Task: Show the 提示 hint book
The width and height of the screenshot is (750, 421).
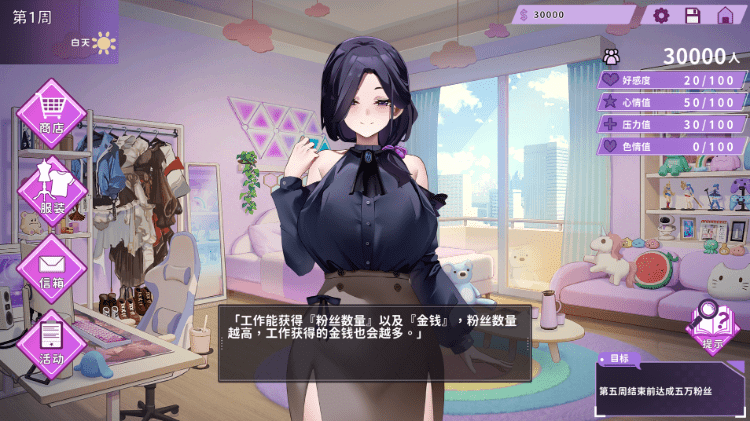Action: 712,326
